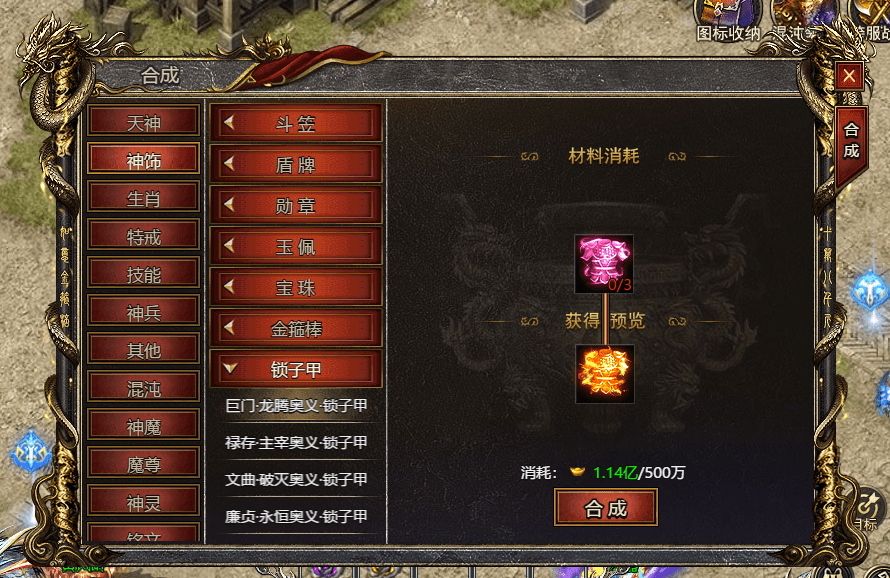
Task: Open the 勋章 subcategory list
Action: (x=295, y=205)
